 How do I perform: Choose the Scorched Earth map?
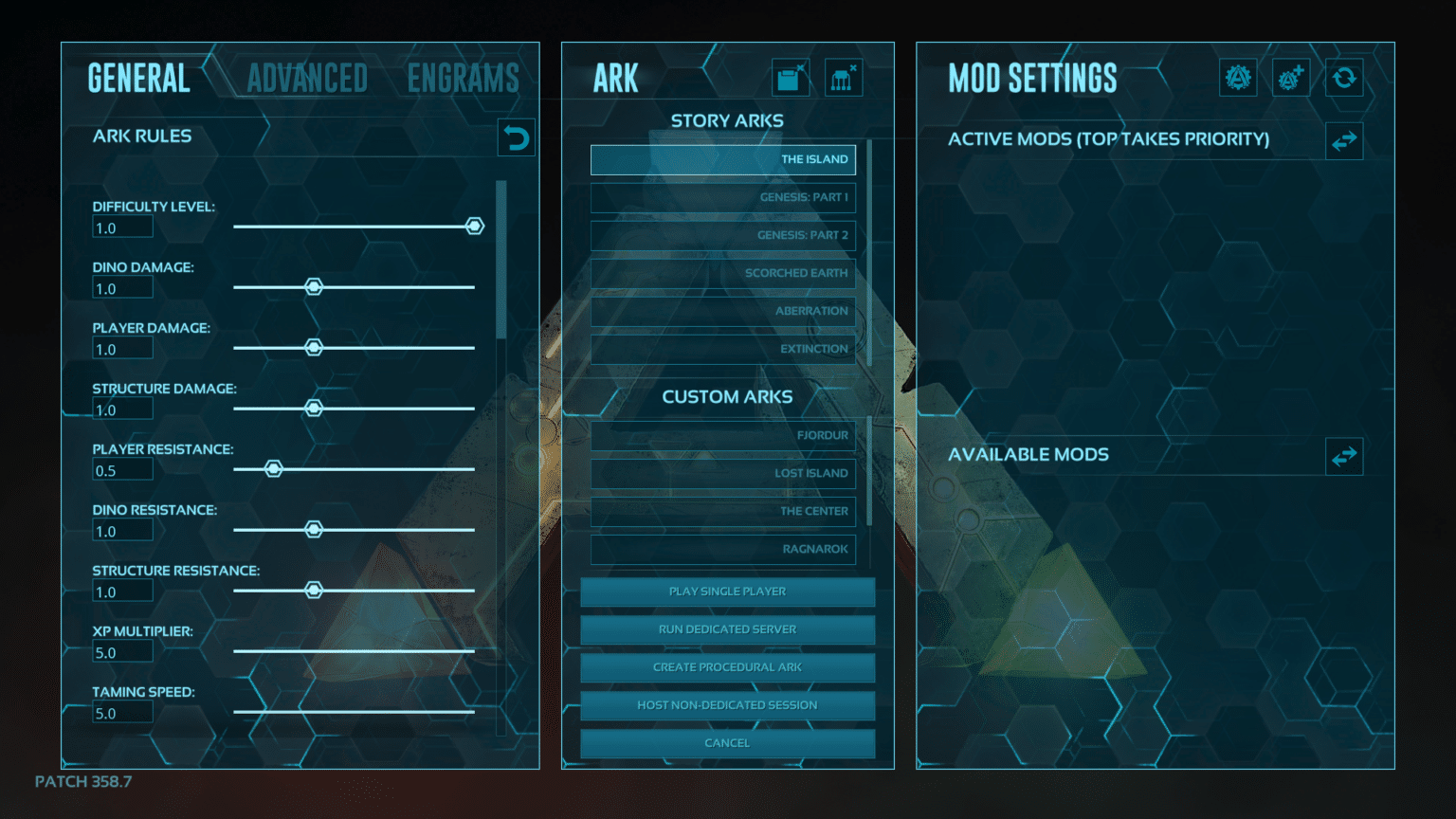(722, 273)
